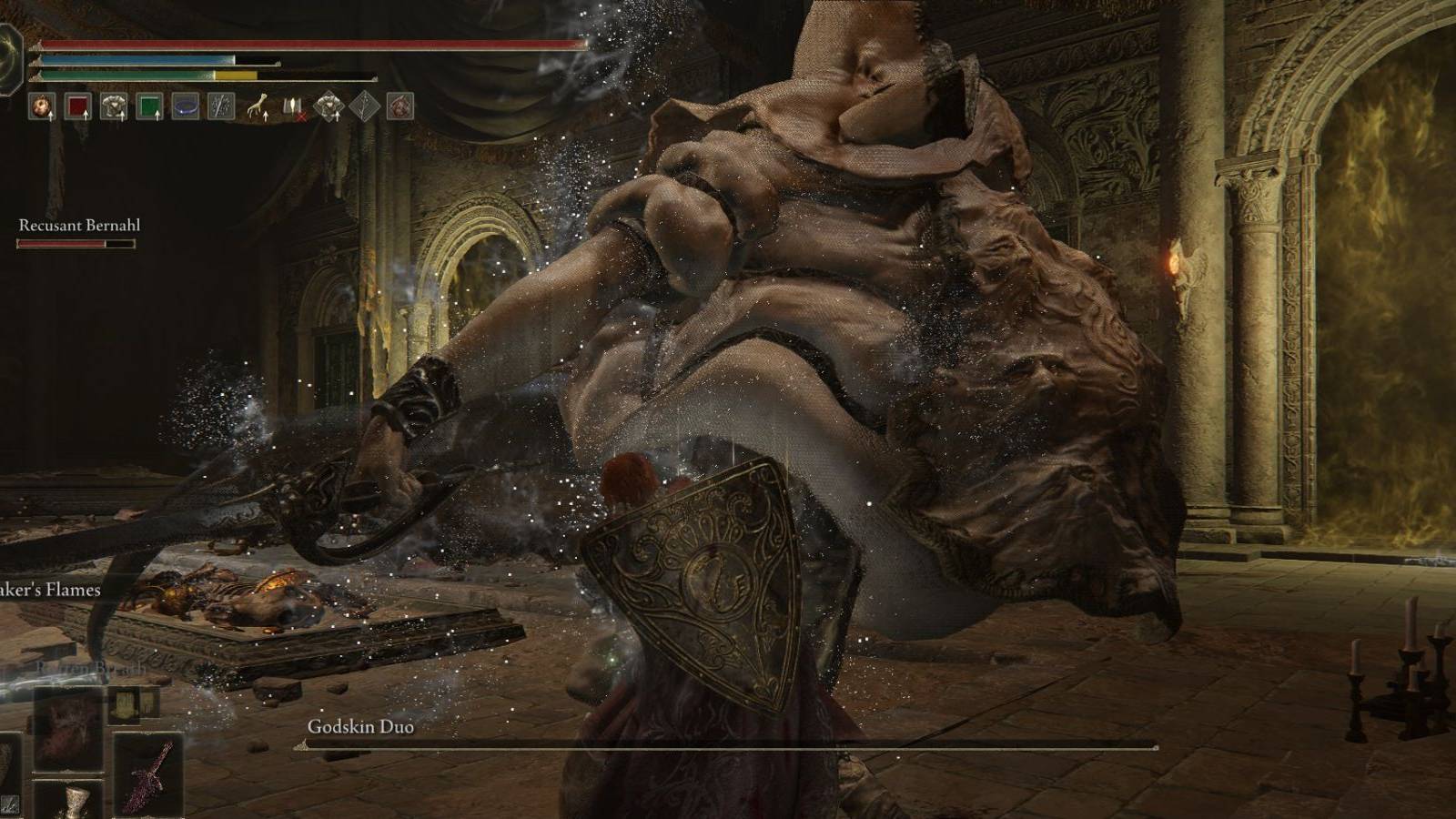Select the Rotten Breath spell slot icon
The width and height of the screenshot is (1456, 819).
(67, 728)
